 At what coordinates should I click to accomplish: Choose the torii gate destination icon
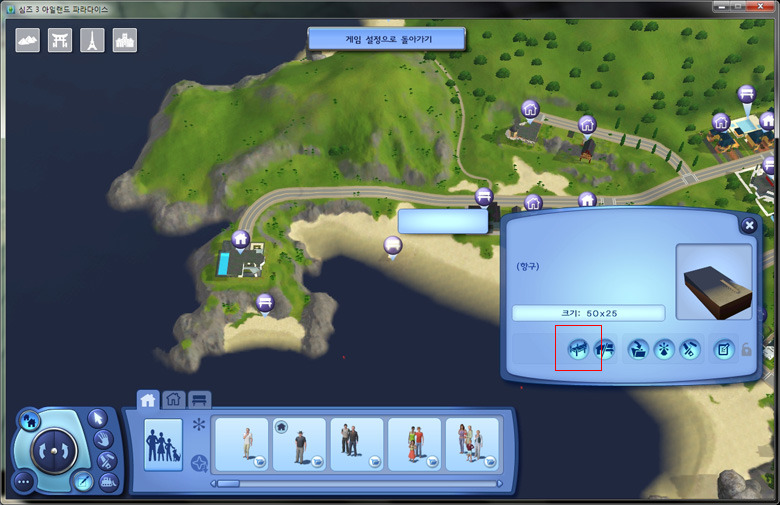point(60,40)
